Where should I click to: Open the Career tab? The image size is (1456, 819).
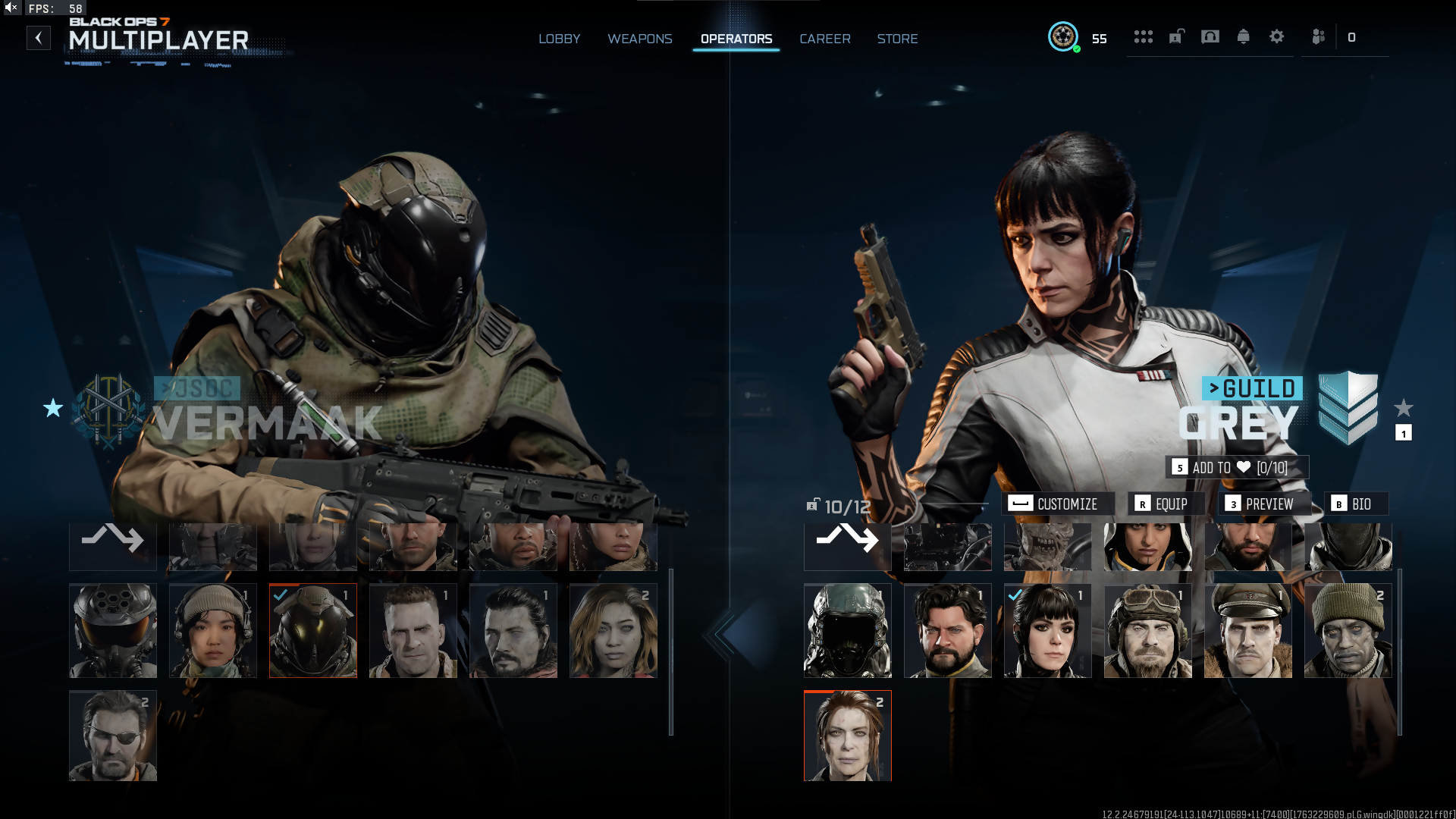click(x=824, y=39)
